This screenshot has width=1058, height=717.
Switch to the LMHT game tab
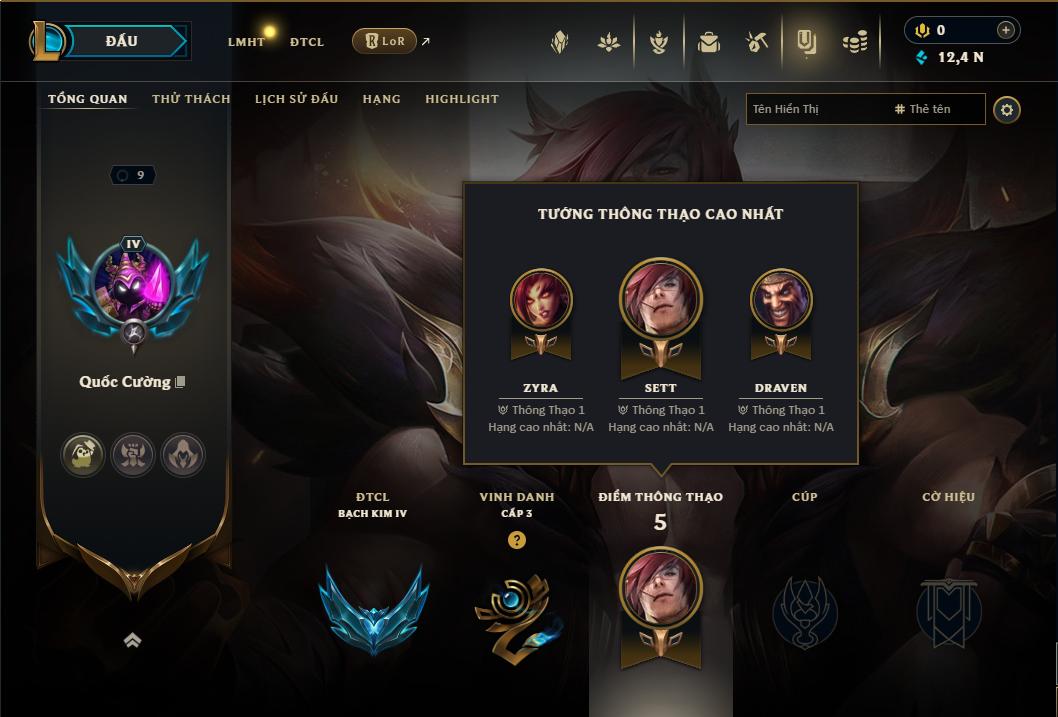246,42
